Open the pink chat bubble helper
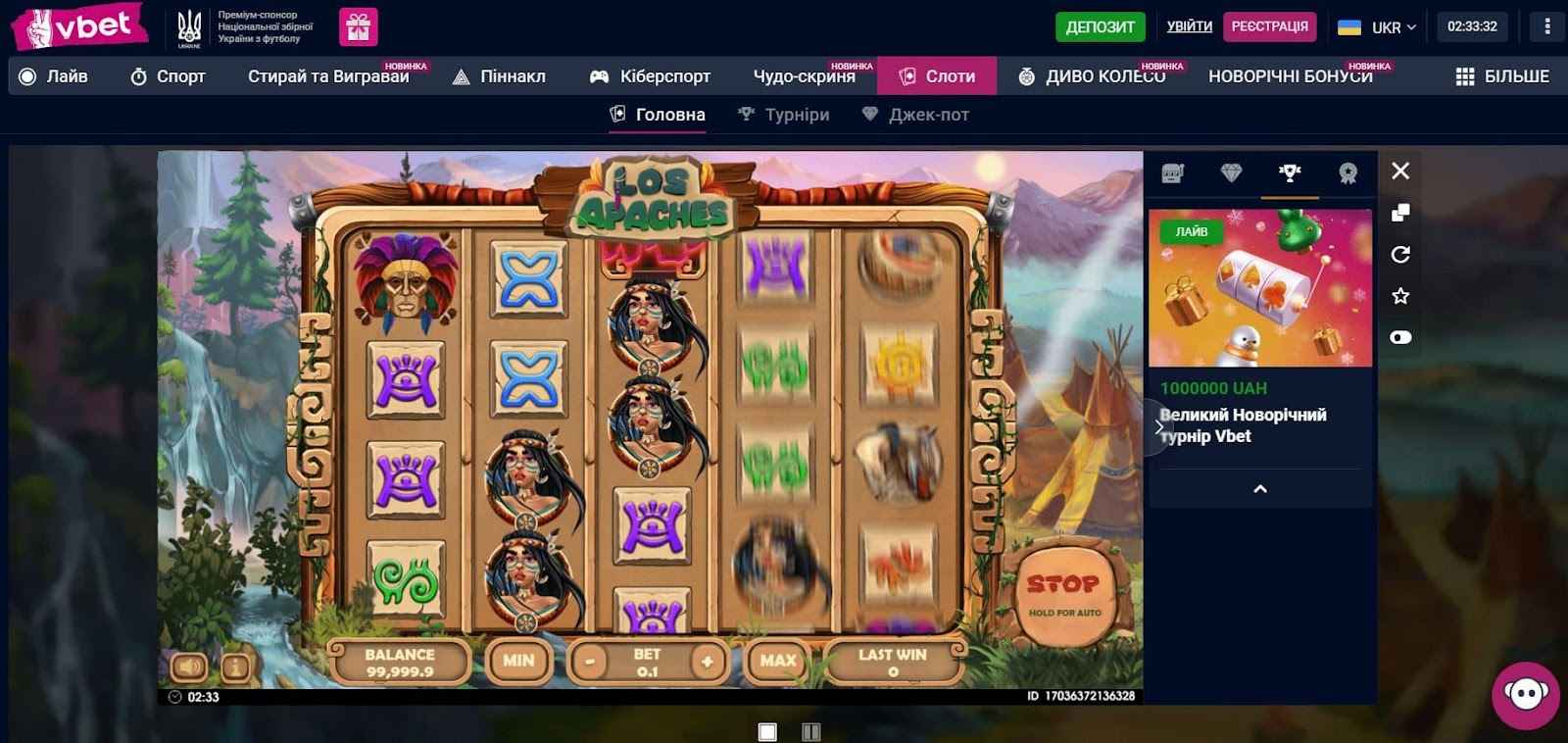The image size is (1568, 743). tap(1526, 693)
